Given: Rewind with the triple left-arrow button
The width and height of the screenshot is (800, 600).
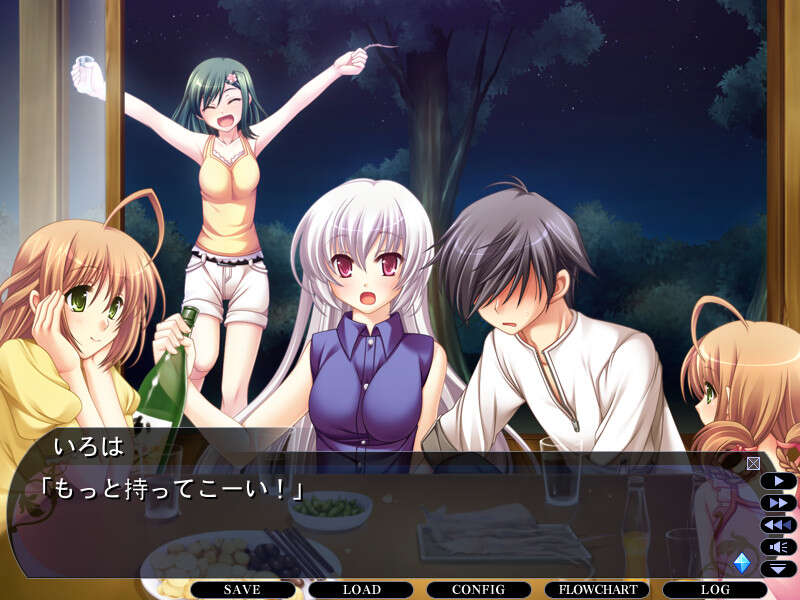Looking at the screenshot, I should (778, 525).
